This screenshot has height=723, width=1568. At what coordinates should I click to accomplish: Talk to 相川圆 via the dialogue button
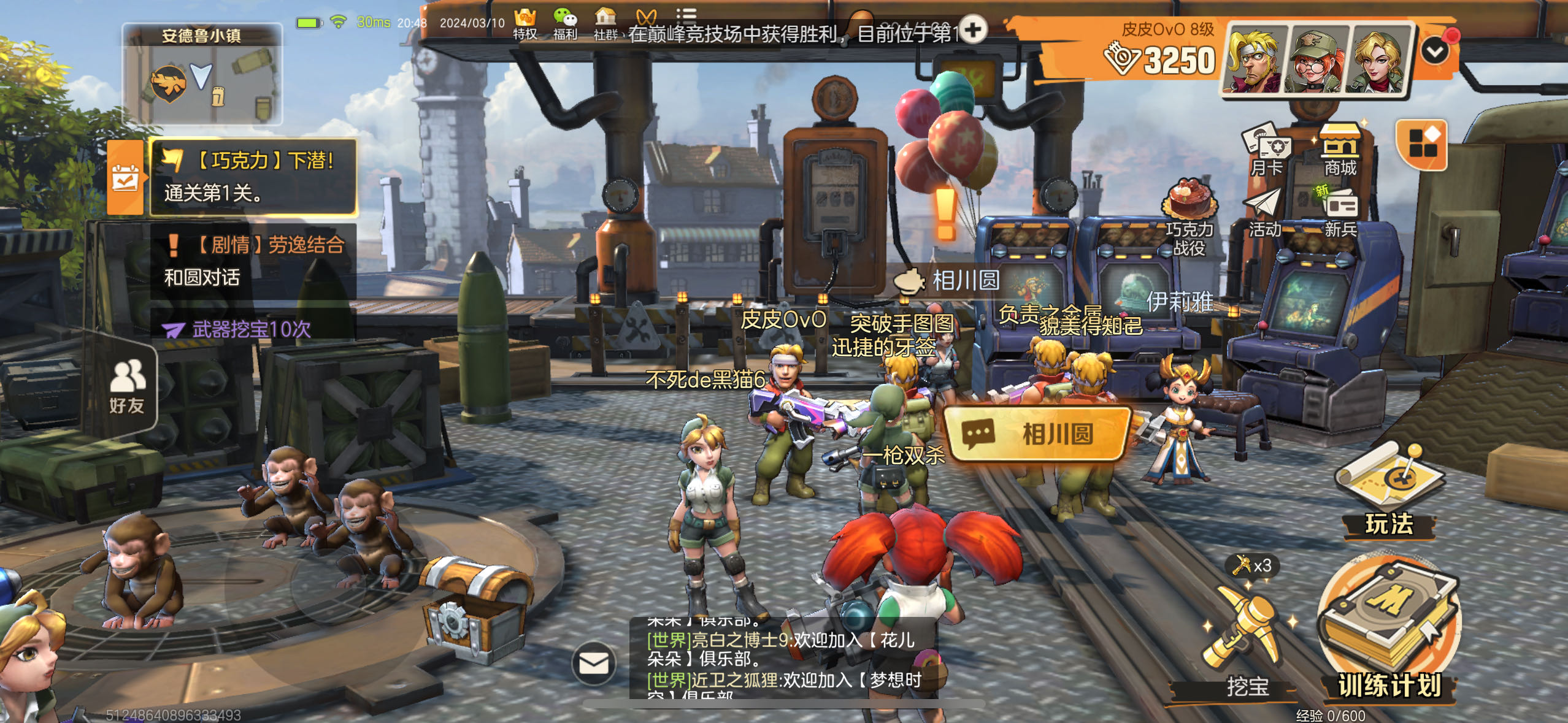click(x=1038, y=434)
